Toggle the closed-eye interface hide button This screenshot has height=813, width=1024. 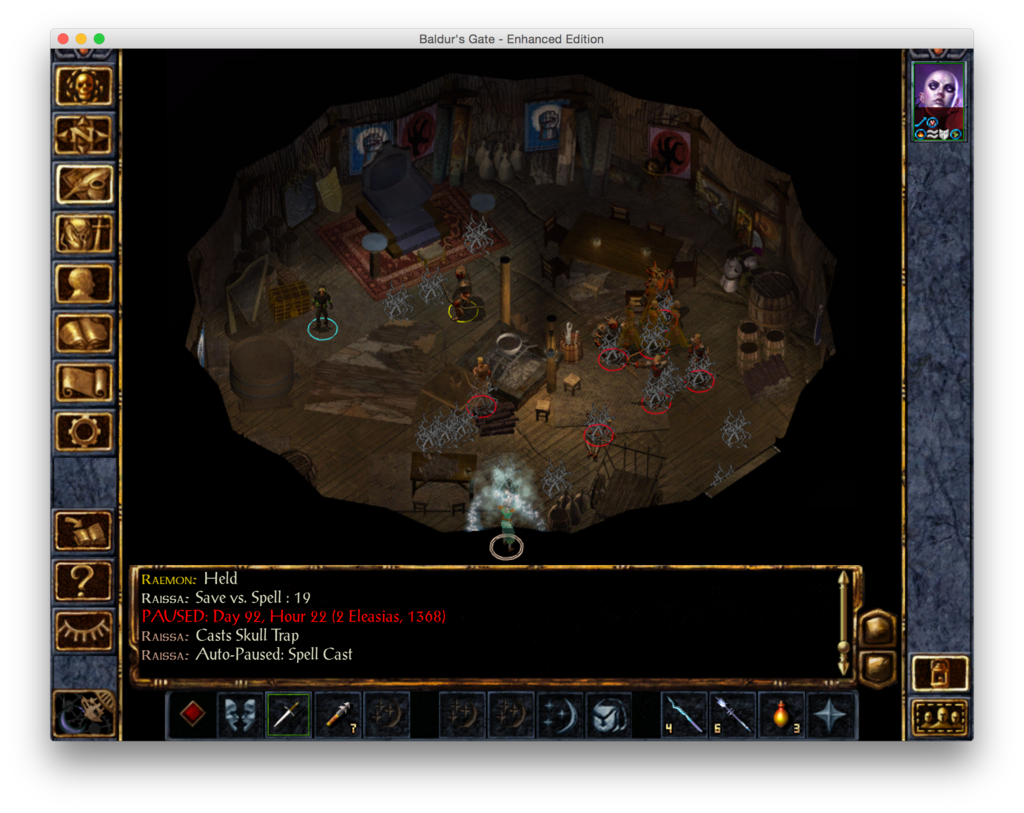84,629
